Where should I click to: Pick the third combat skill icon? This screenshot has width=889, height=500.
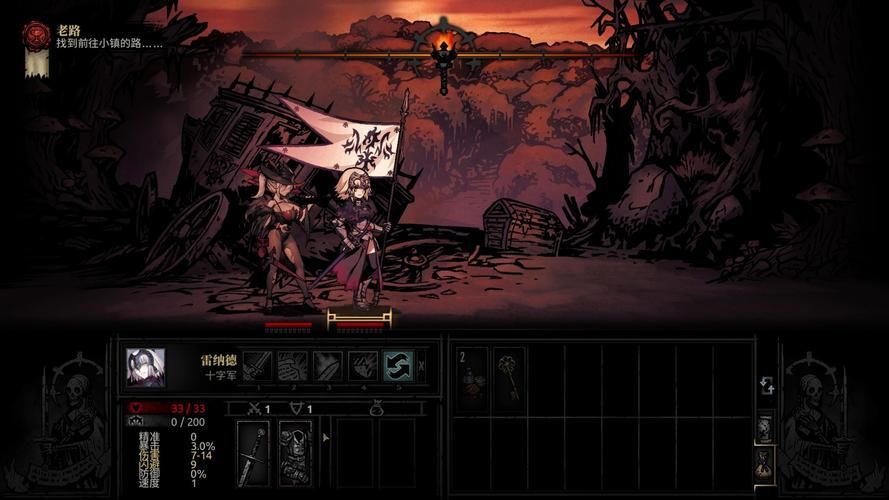(x=328, y=366)
